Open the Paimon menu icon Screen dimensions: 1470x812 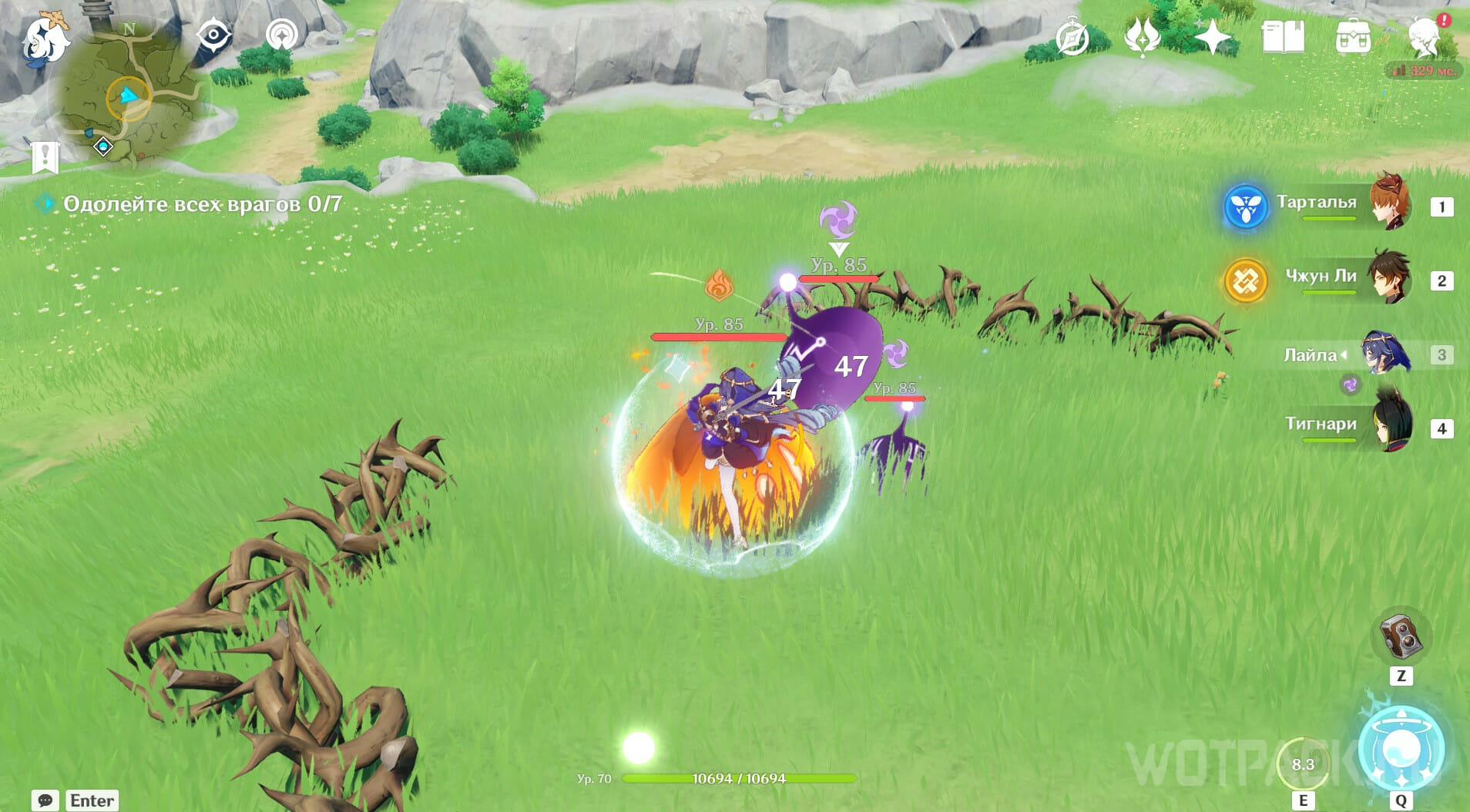click(x=45, y=39)
